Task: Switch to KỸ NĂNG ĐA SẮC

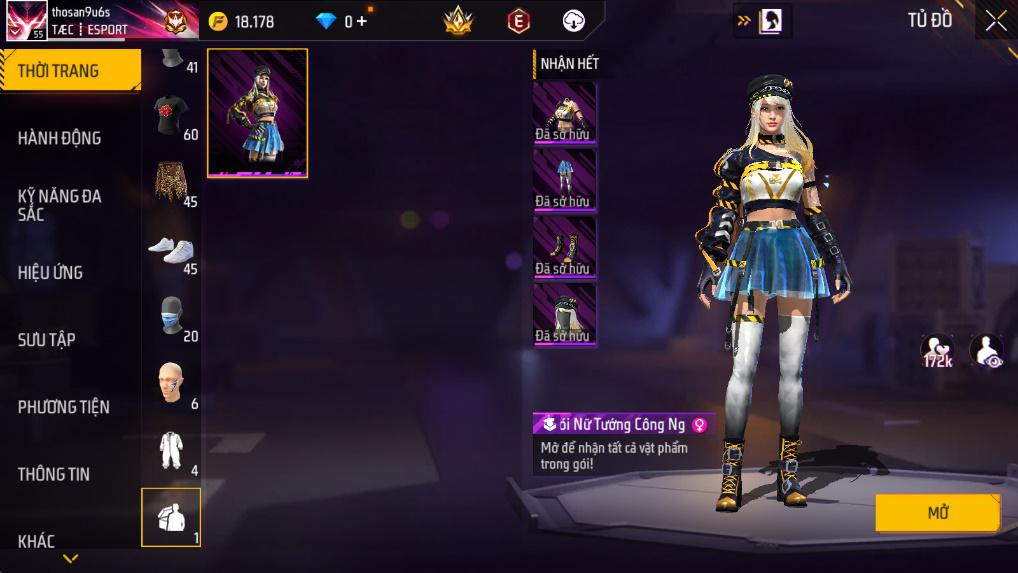Action: [x=60, y=205]
